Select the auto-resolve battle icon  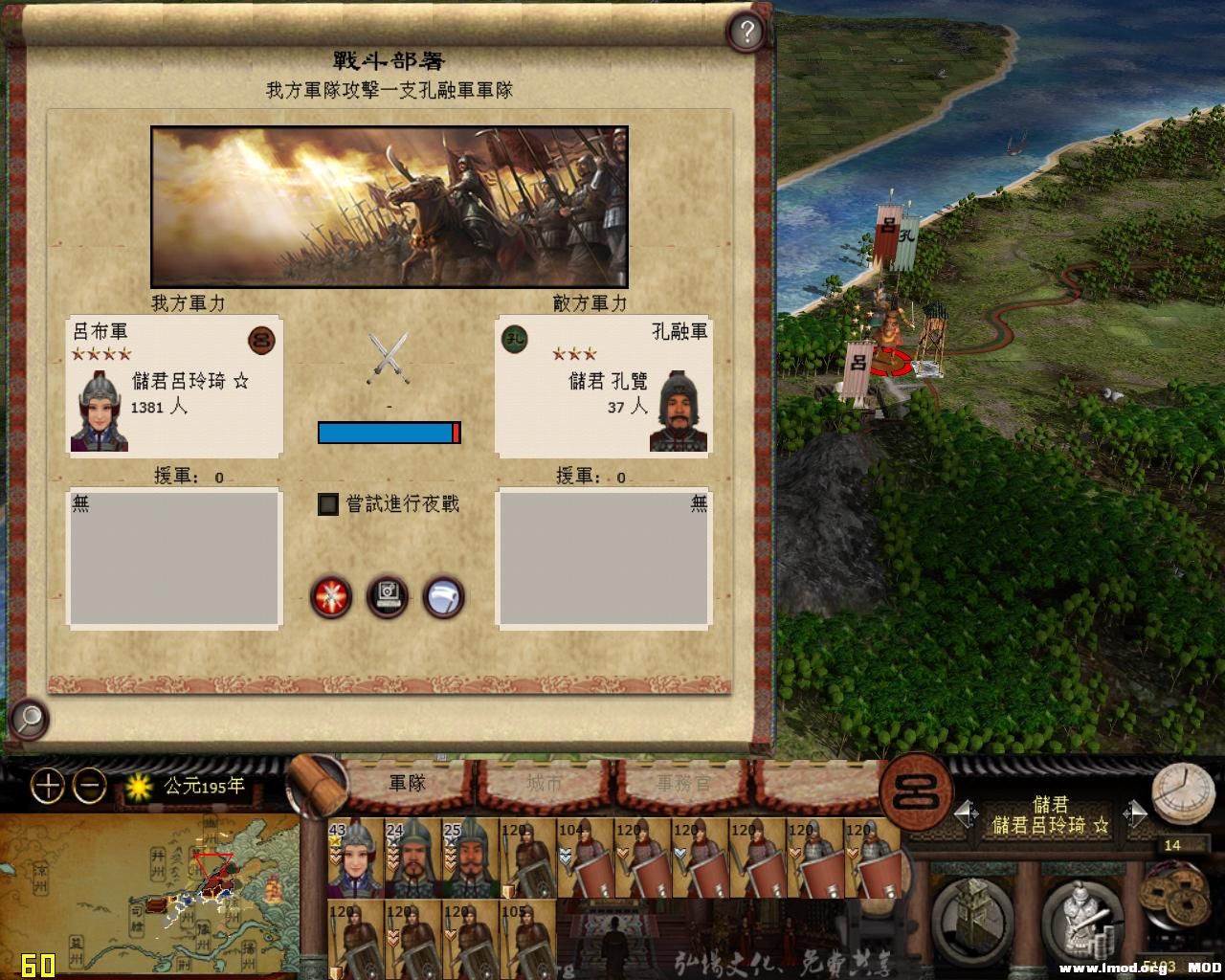[x=388, y=596]
